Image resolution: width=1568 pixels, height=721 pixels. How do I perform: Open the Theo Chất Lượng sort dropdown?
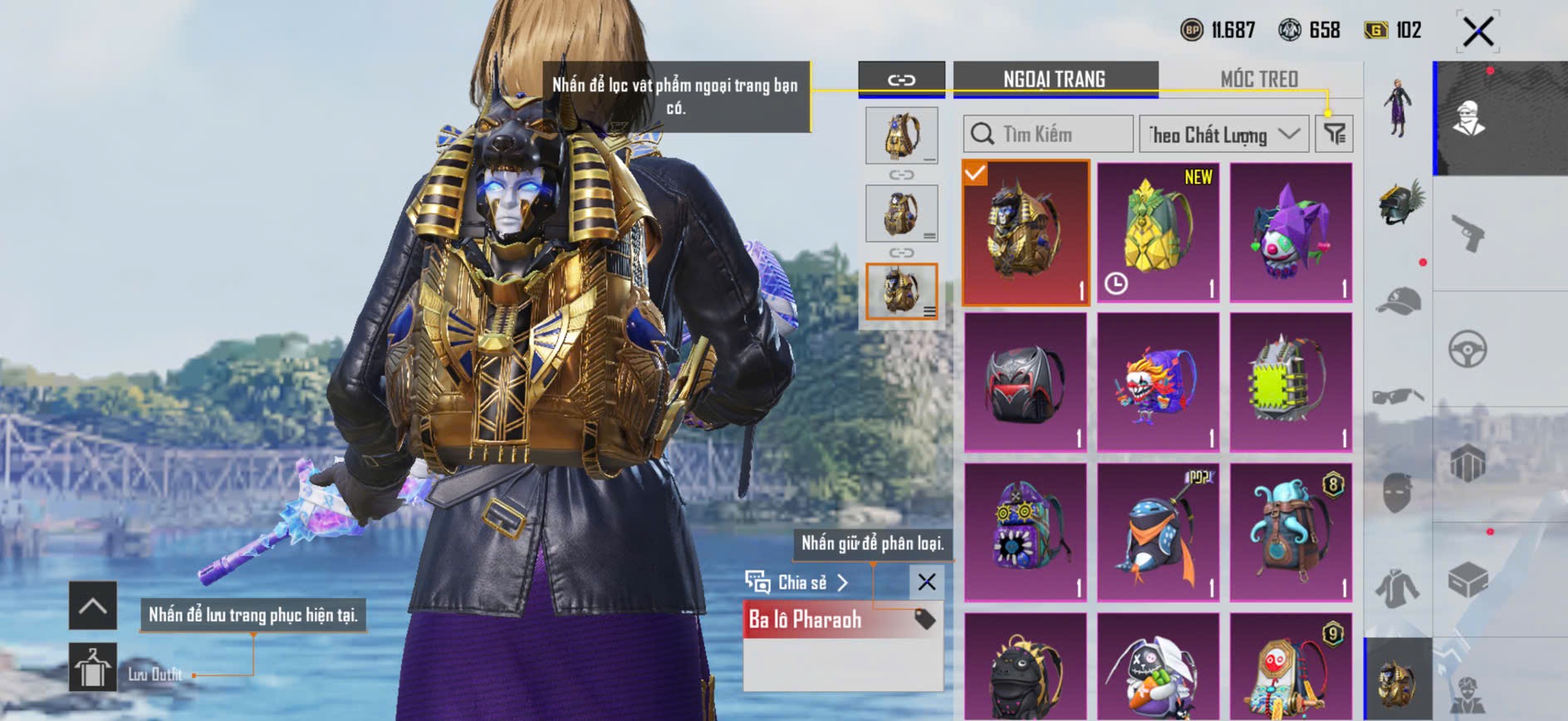pyautogui.click(x=1223, y=134)
